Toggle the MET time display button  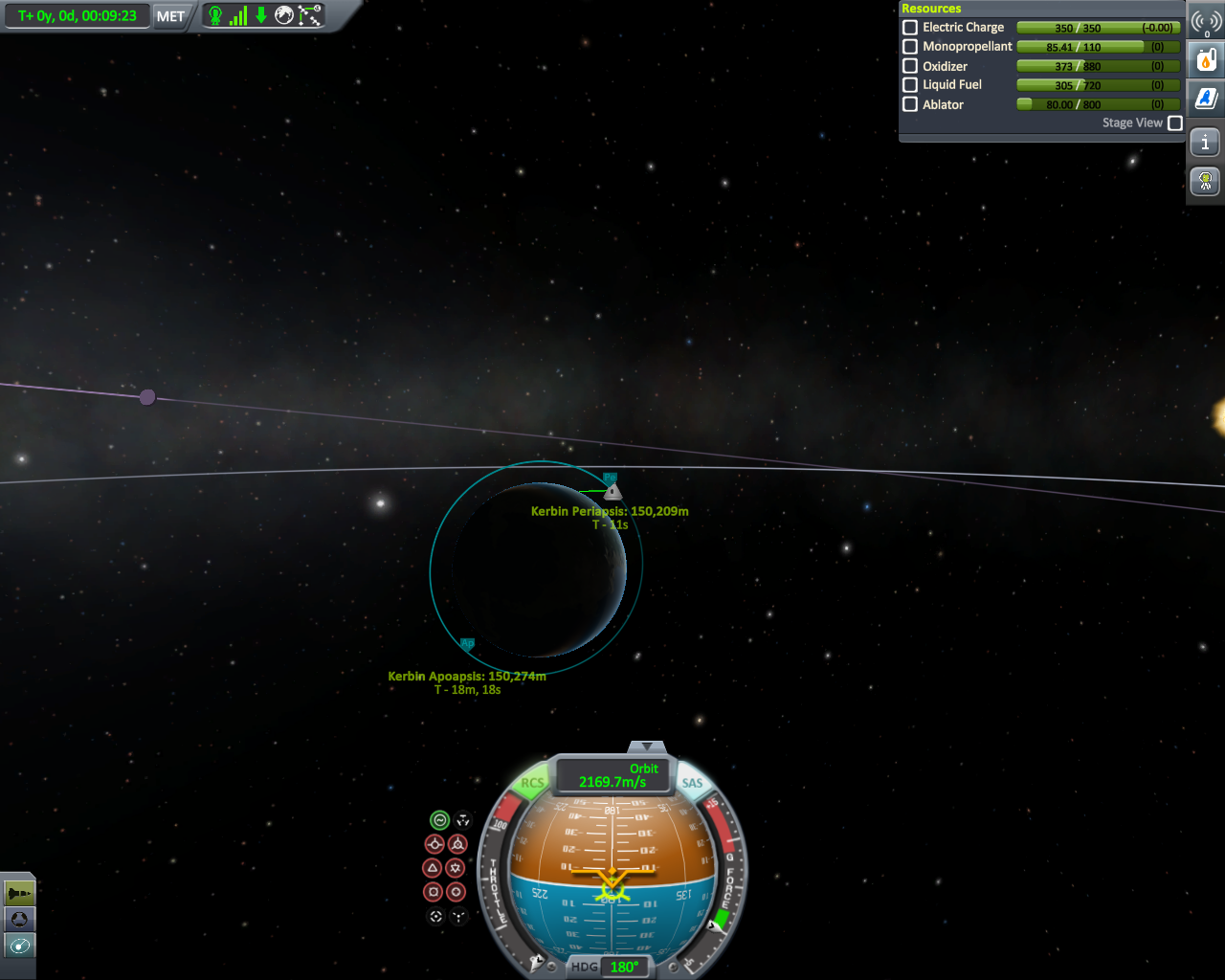coord(170,16)
